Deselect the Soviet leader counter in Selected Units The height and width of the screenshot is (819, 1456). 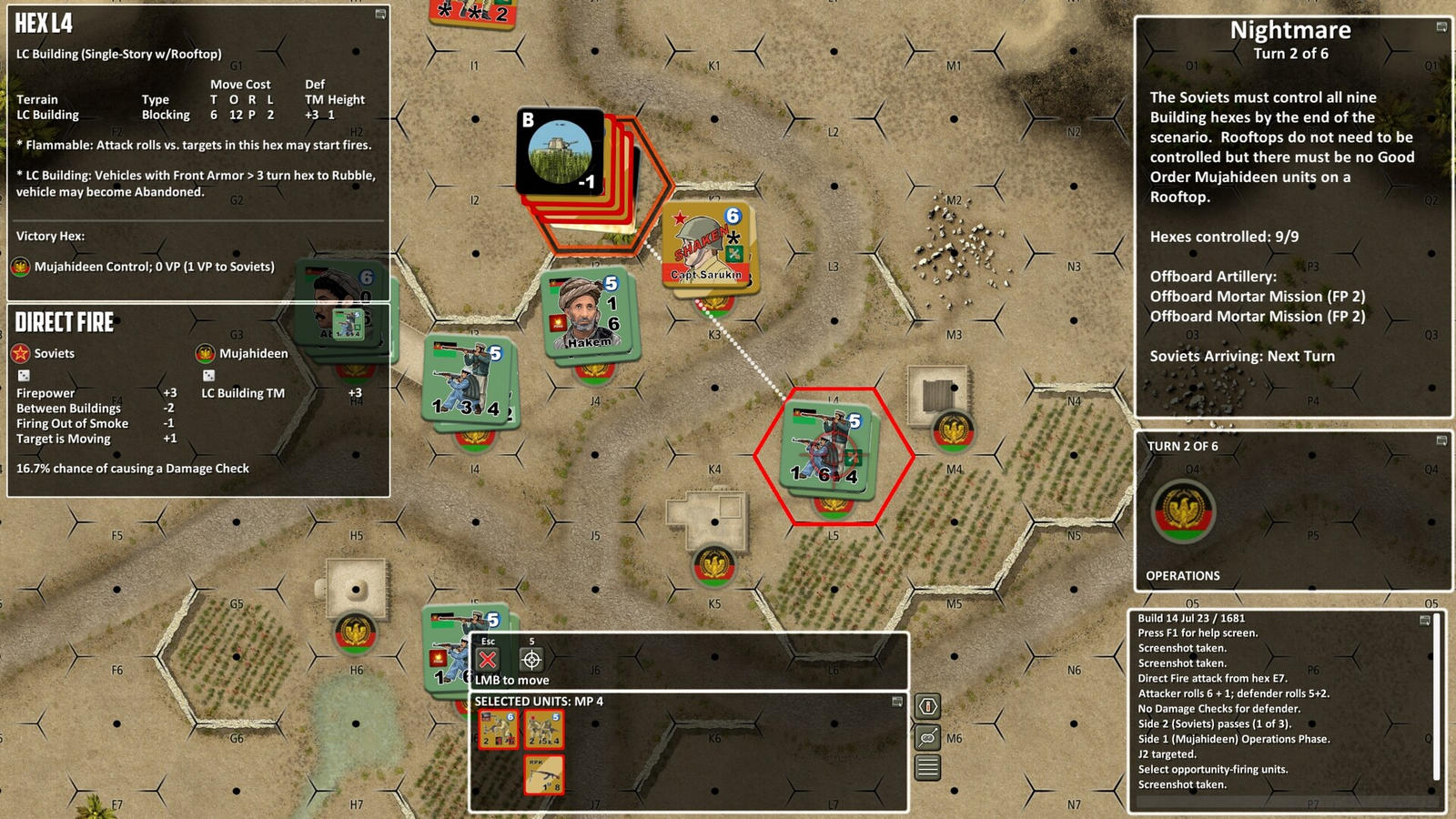click(x=498, y=727)
